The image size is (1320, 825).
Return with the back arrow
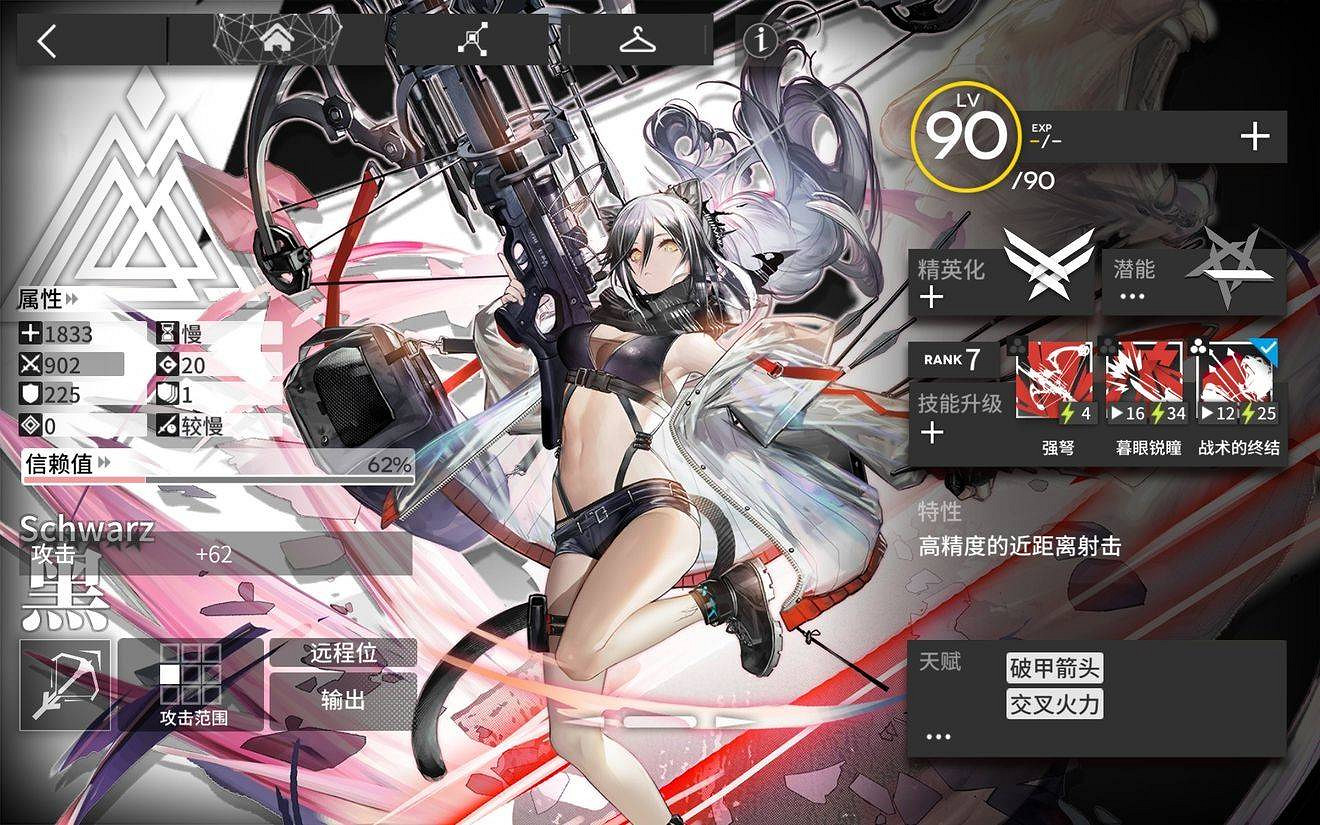click(47, 40)
